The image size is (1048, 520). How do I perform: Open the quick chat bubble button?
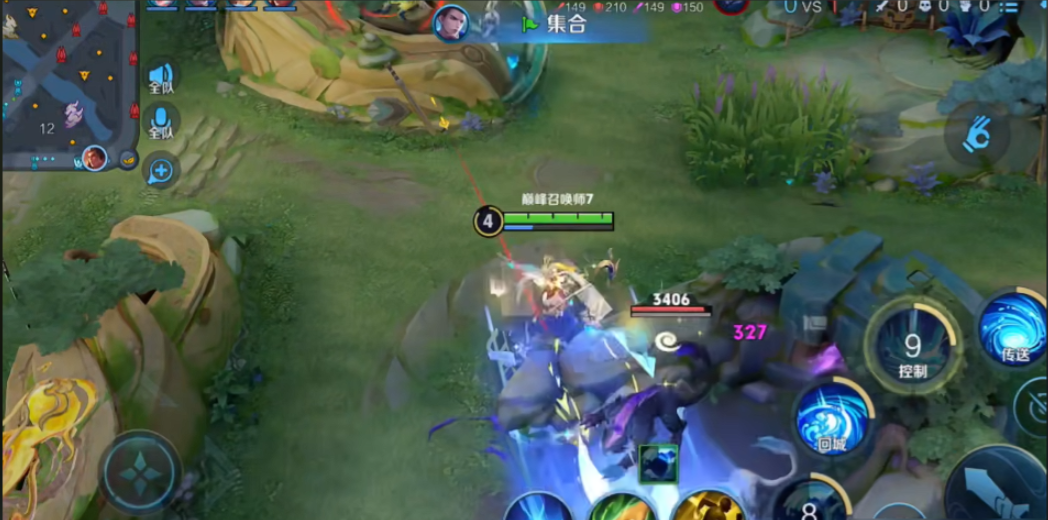pyautogui.click(x=161, y=170)
